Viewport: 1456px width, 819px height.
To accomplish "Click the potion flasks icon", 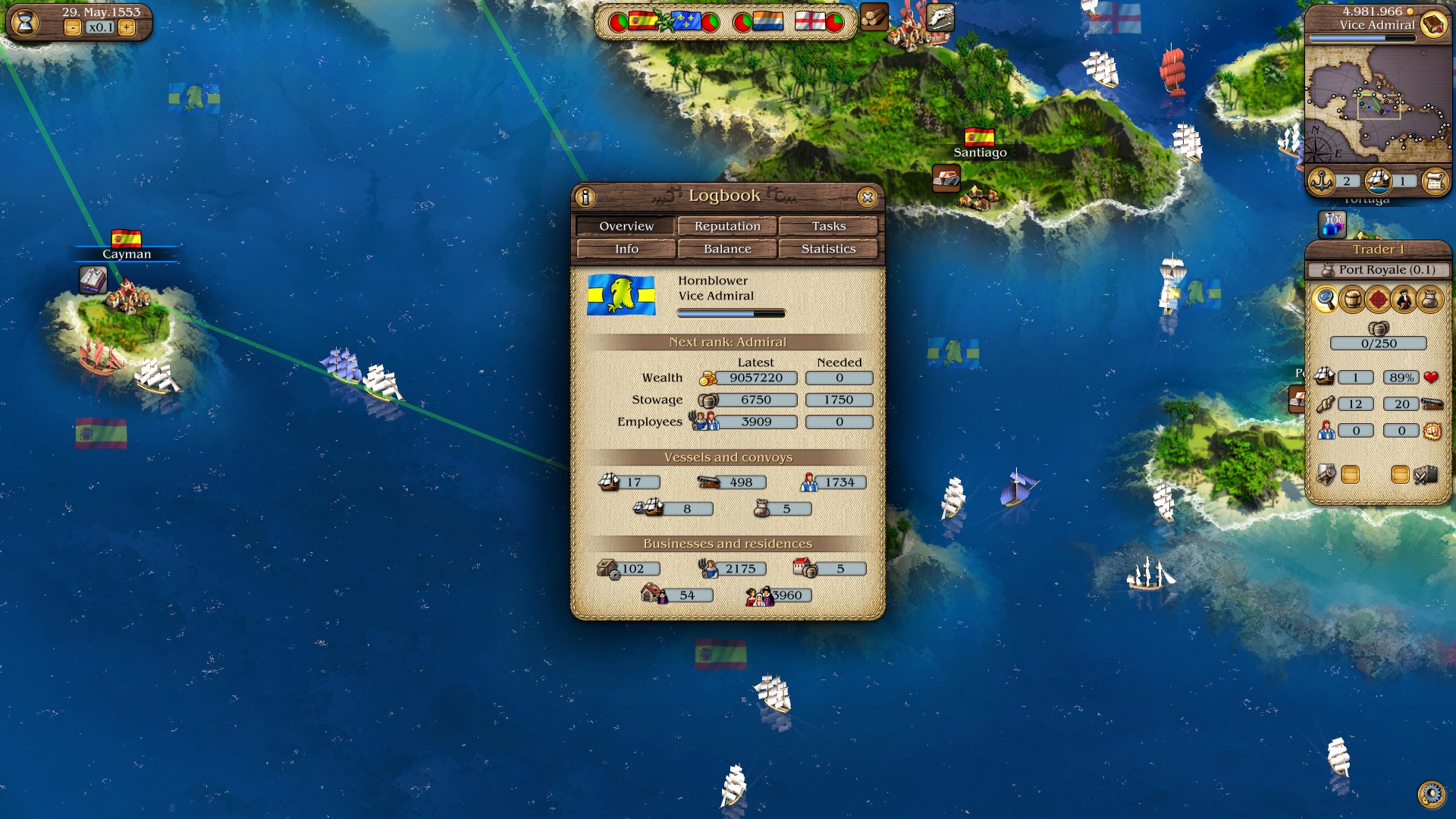I will [x=1332, y=224].
